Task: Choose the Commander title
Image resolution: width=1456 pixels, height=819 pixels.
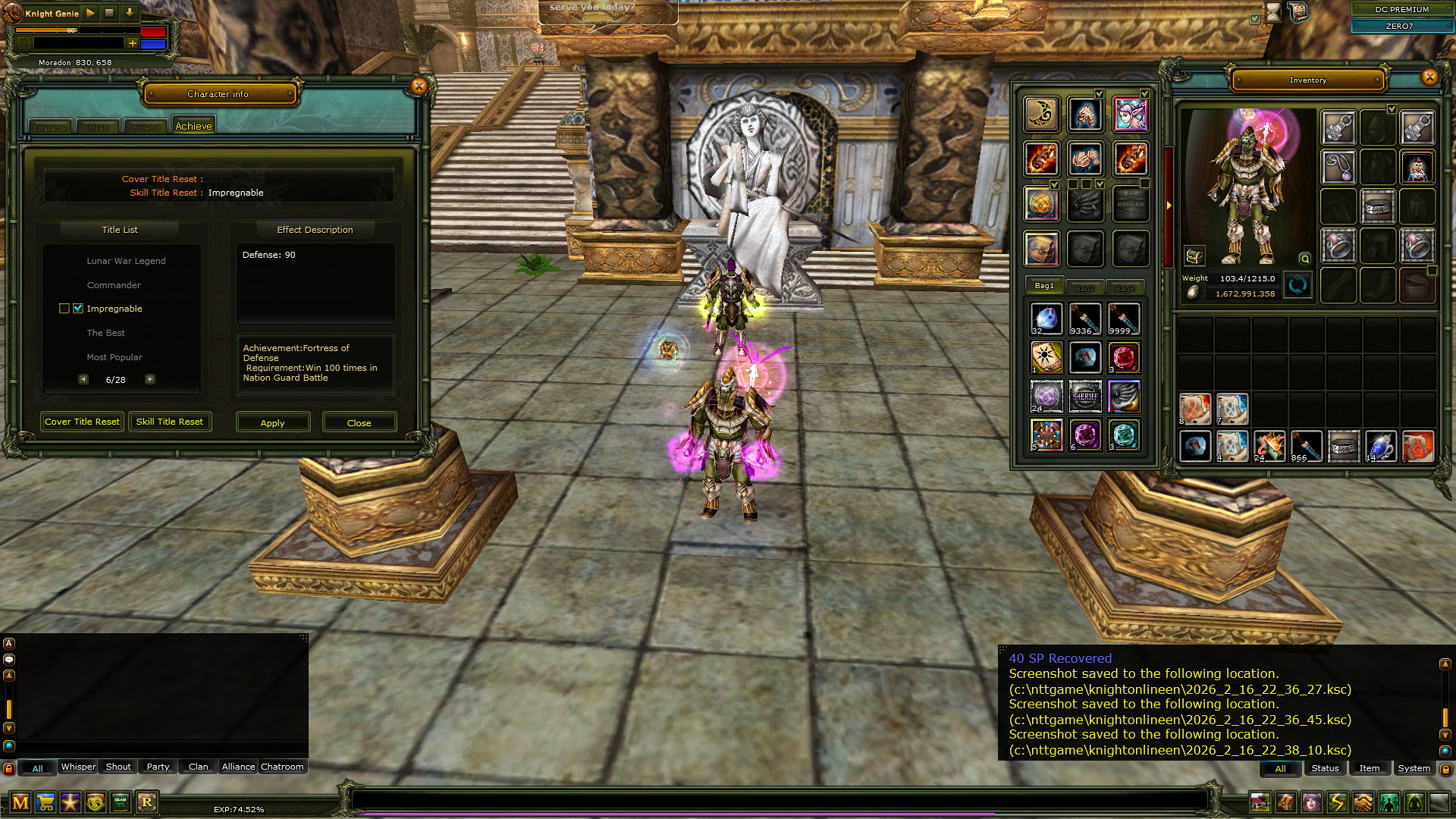Action: click(114, 285)
